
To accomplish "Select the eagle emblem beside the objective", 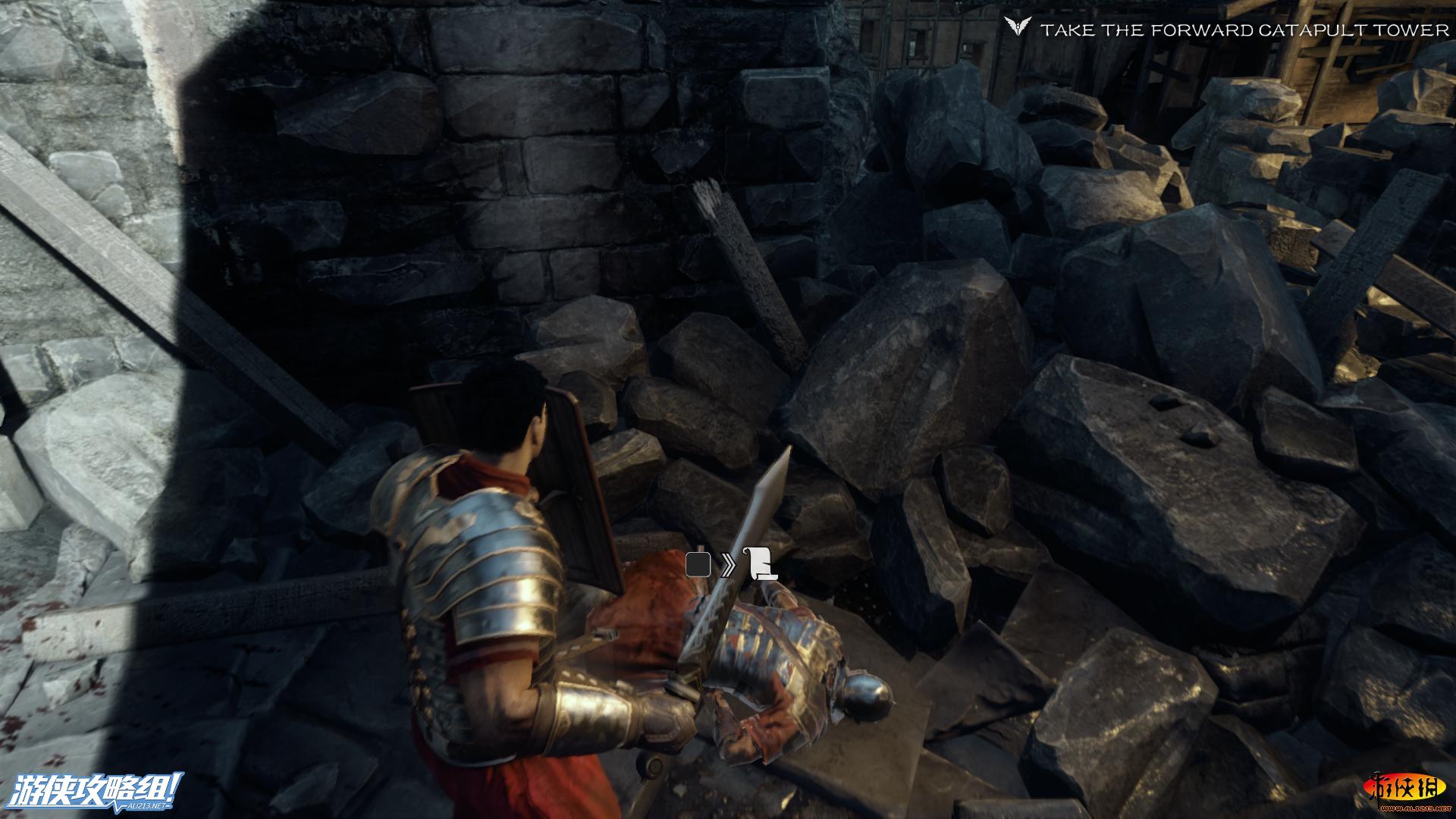I will pyautogui.click(x=1018, y=28).
